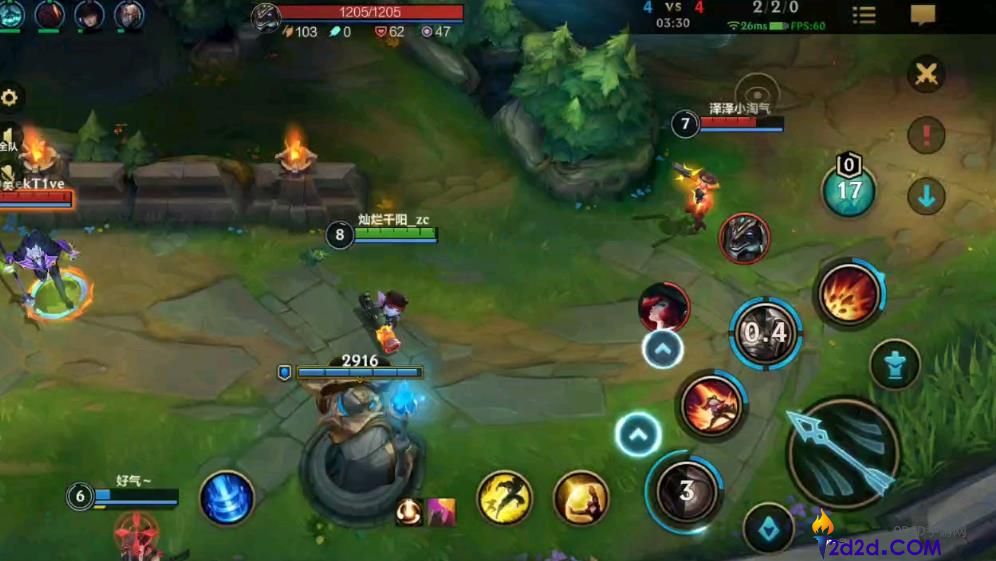Tap the blue down-arrow button
The width and height of the screenshot is (996, 561).
click(927, 196)
